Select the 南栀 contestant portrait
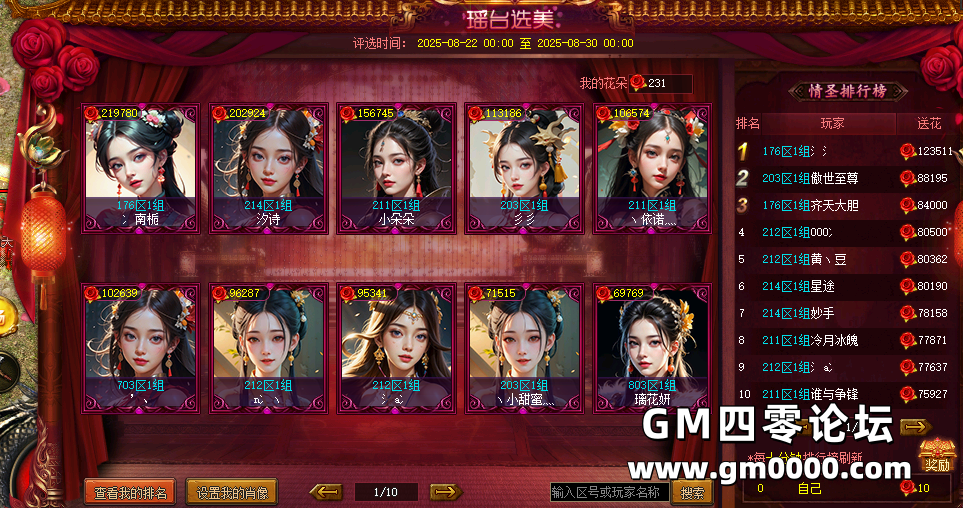963x508 pixels. pos(140,168)
